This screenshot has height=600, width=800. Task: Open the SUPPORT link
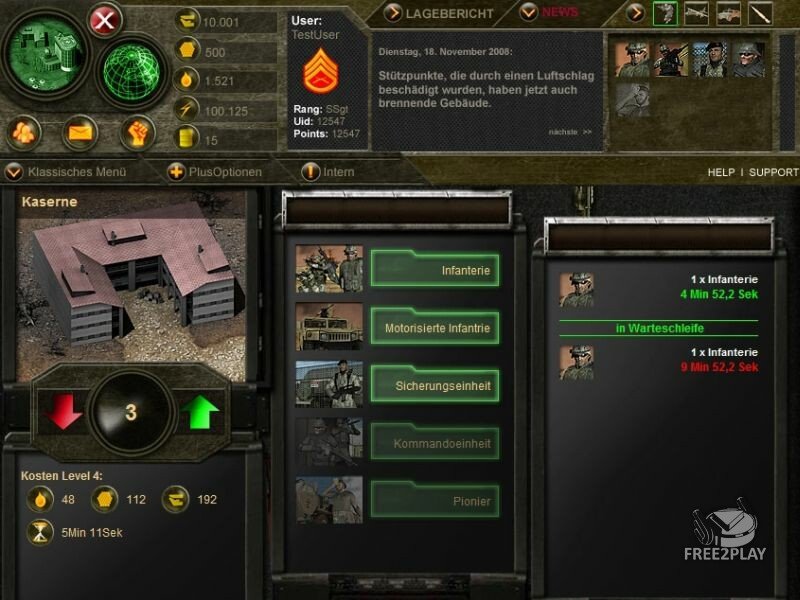(774, 173)
